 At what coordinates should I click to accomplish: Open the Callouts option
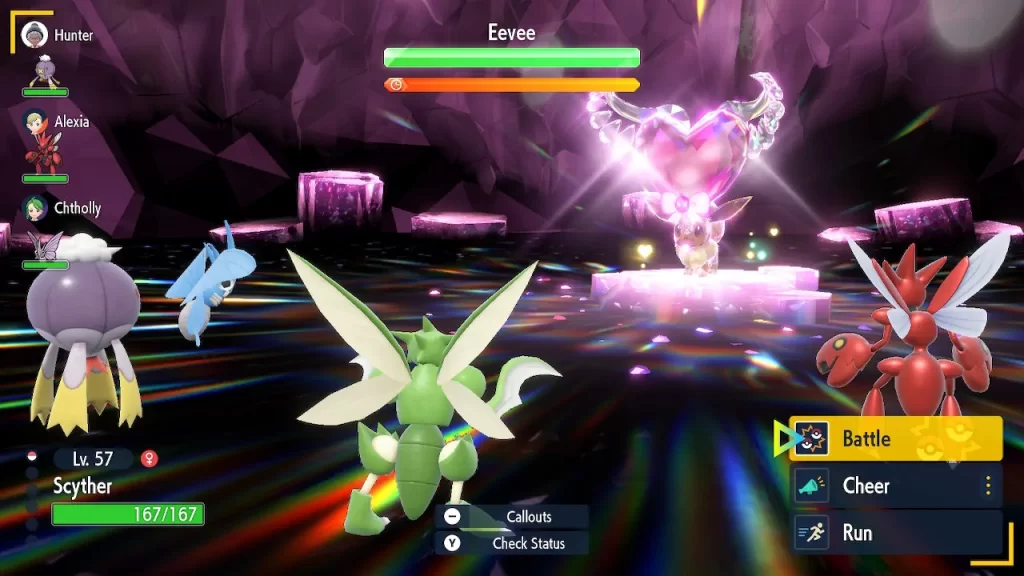tap(512, 516)
